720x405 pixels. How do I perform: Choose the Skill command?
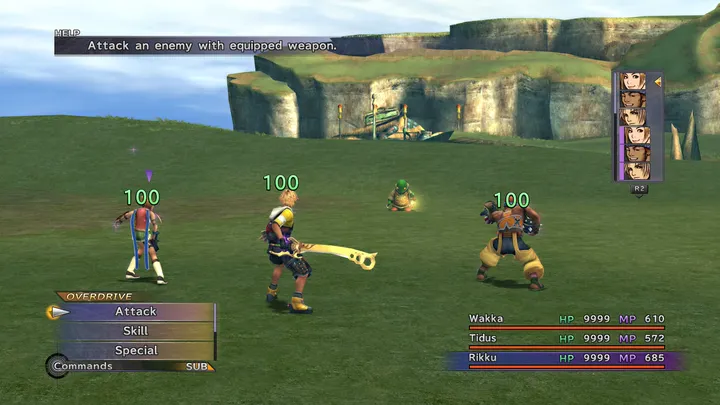pos(135,331)
